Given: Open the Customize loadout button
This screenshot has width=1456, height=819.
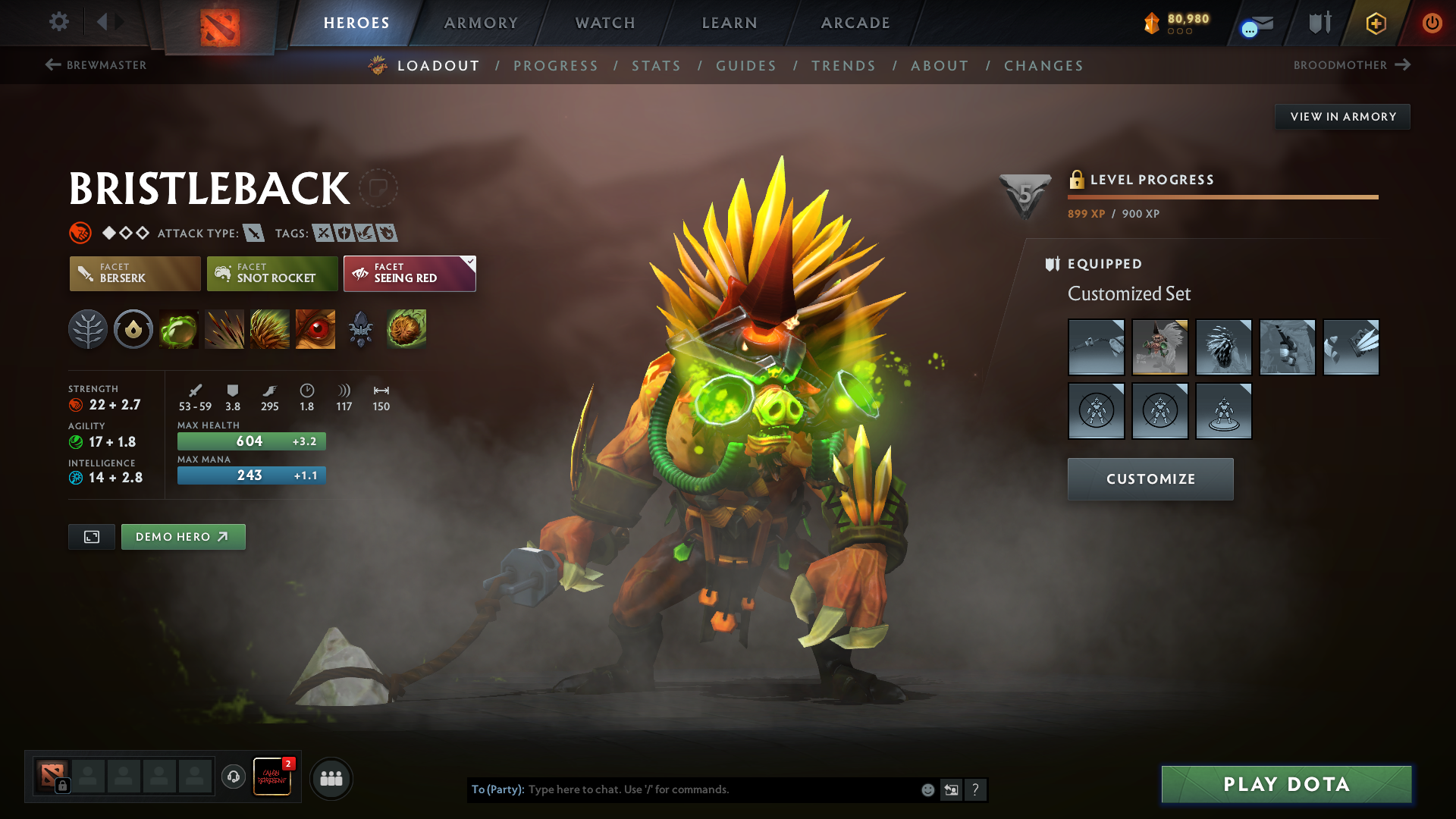Looking at the screenshot, I should click(1150, 479).
